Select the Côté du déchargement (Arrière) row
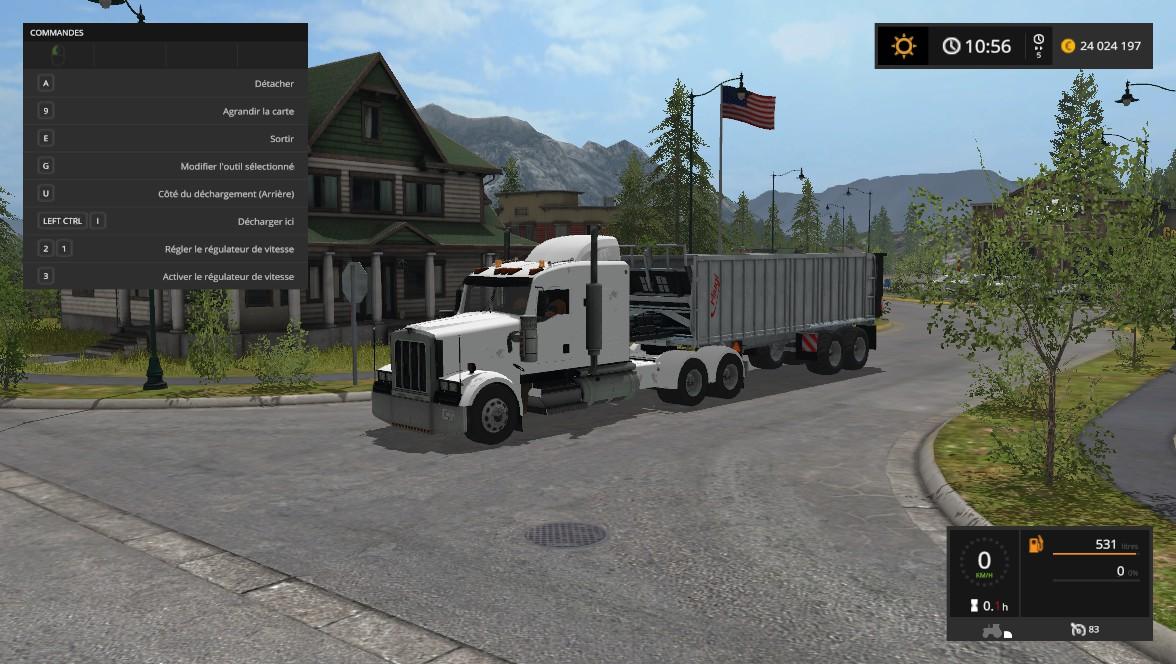Image resolution: width=1176 pixels, height=664 pixels. pyautogui.click(x=165, y=194)
